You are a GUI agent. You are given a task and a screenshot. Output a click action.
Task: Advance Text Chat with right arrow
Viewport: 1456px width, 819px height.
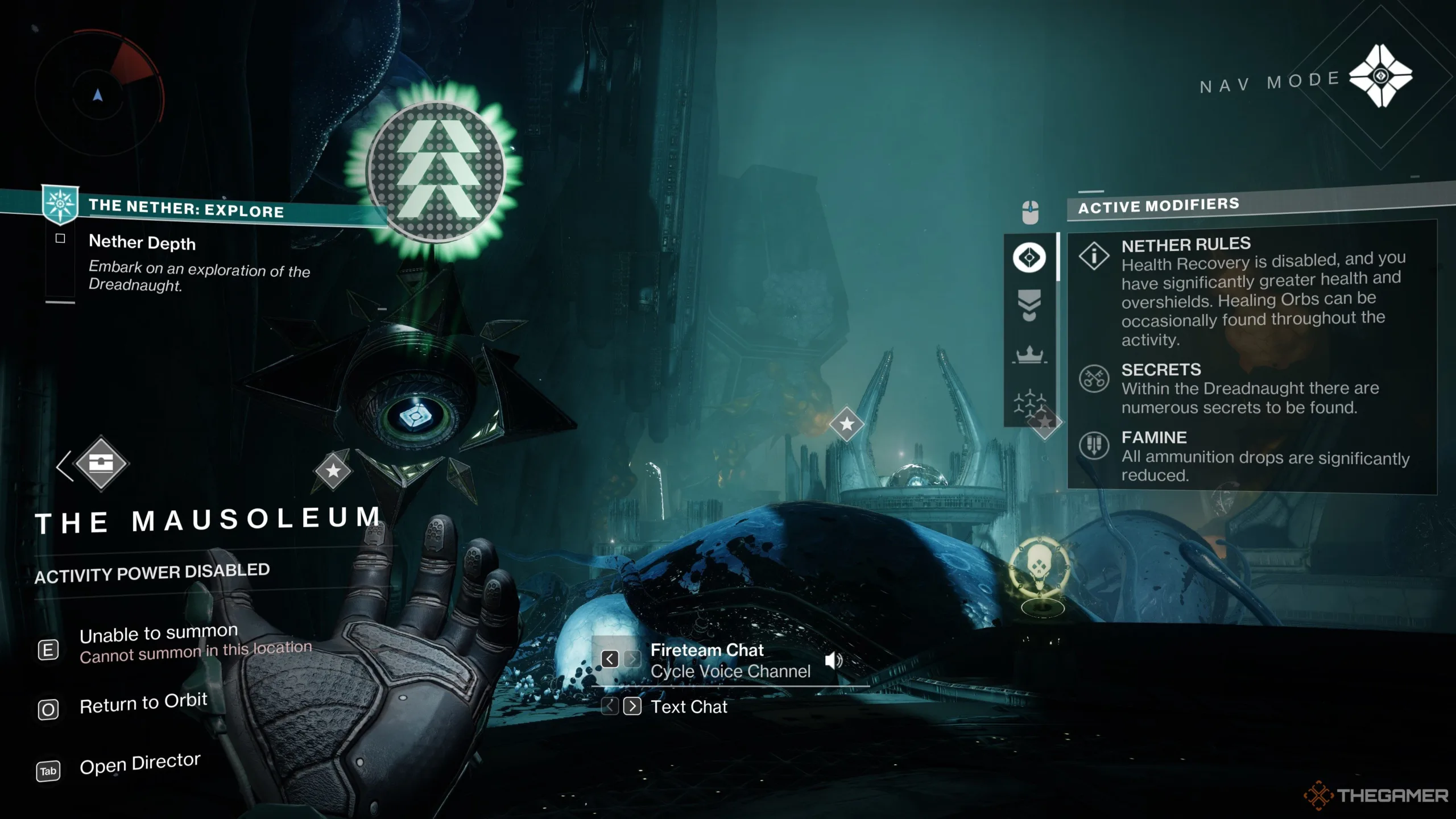[632, 706]
